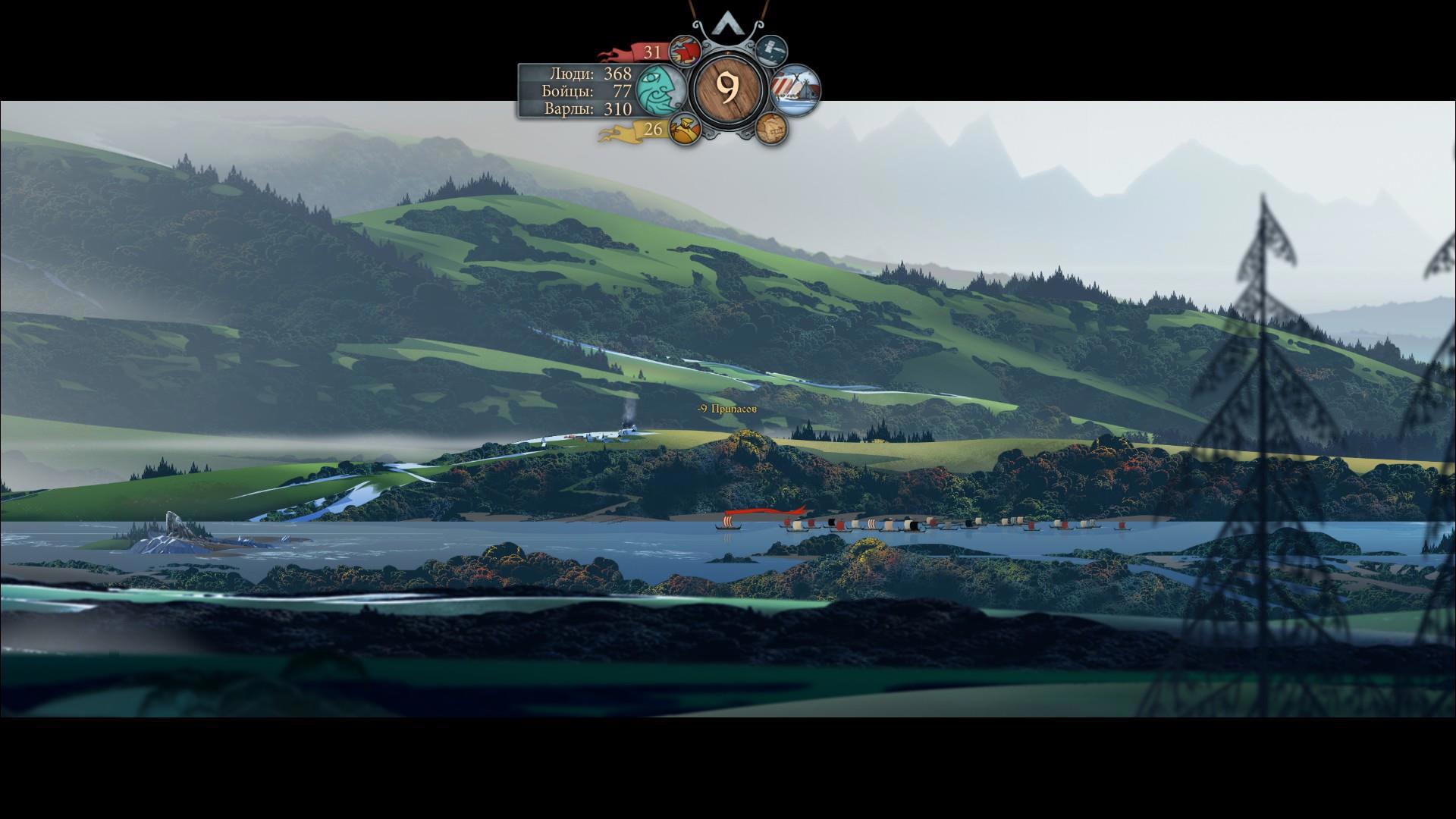Open the world map icon

point(771,129)
